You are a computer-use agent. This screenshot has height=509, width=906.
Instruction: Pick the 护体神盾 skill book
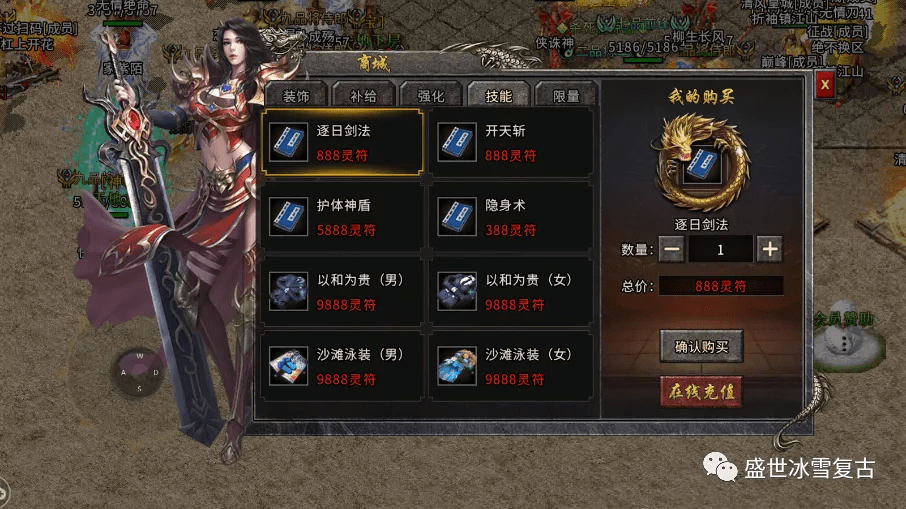coord(342,217)
